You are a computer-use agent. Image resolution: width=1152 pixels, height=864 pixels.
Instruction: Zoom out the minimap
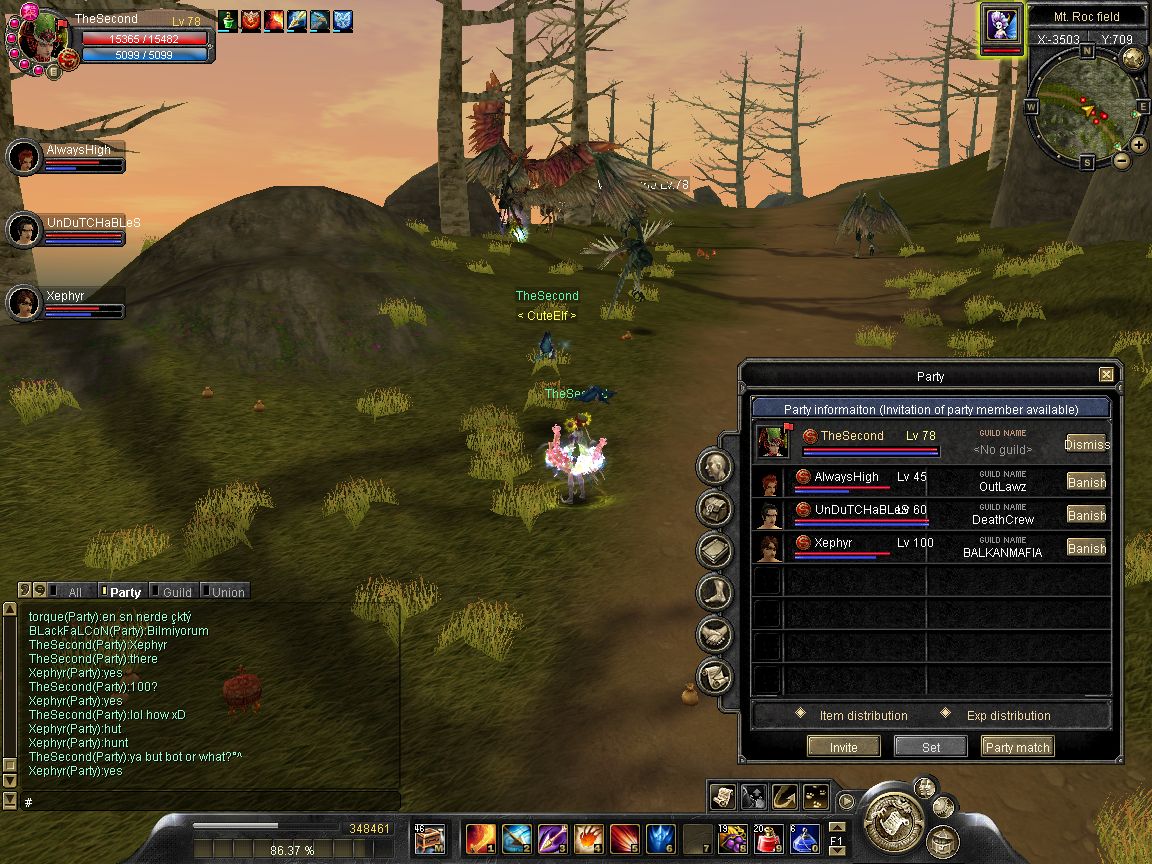[x=1121, y=160]
